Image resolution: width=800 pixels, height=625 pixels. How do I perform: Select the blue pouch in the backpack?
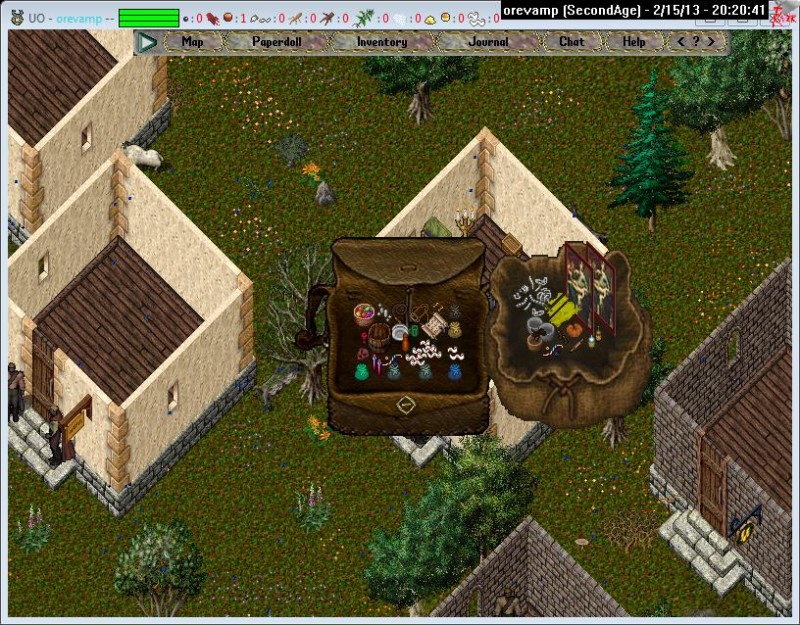(454, 369)
